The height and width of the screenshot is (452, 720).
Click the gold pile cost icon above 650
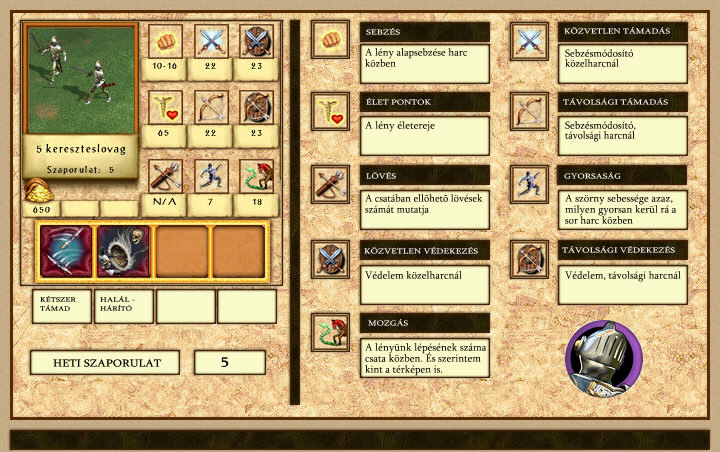tap(37, 190)
